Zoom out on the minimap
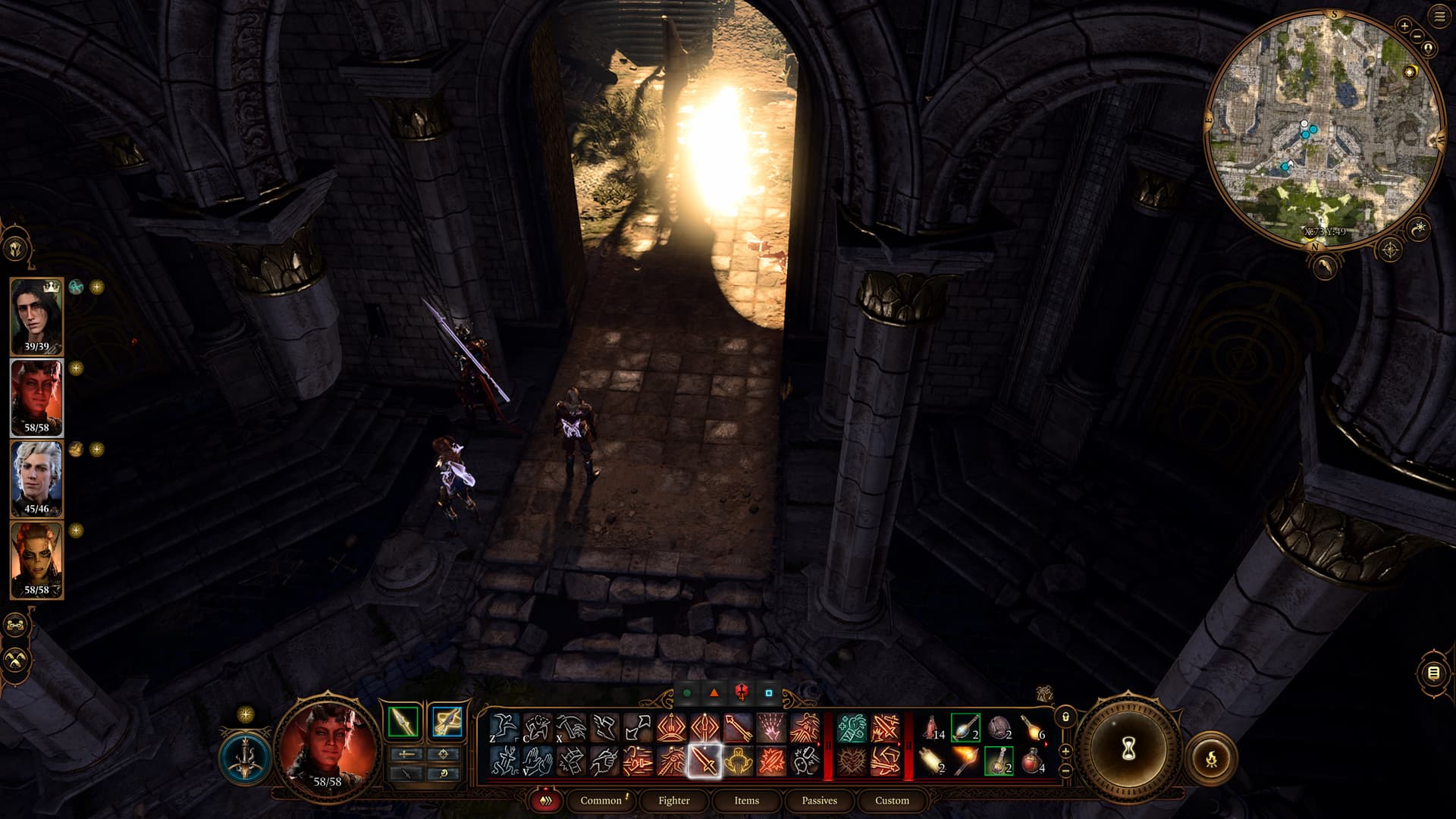 pos(1417,38)
